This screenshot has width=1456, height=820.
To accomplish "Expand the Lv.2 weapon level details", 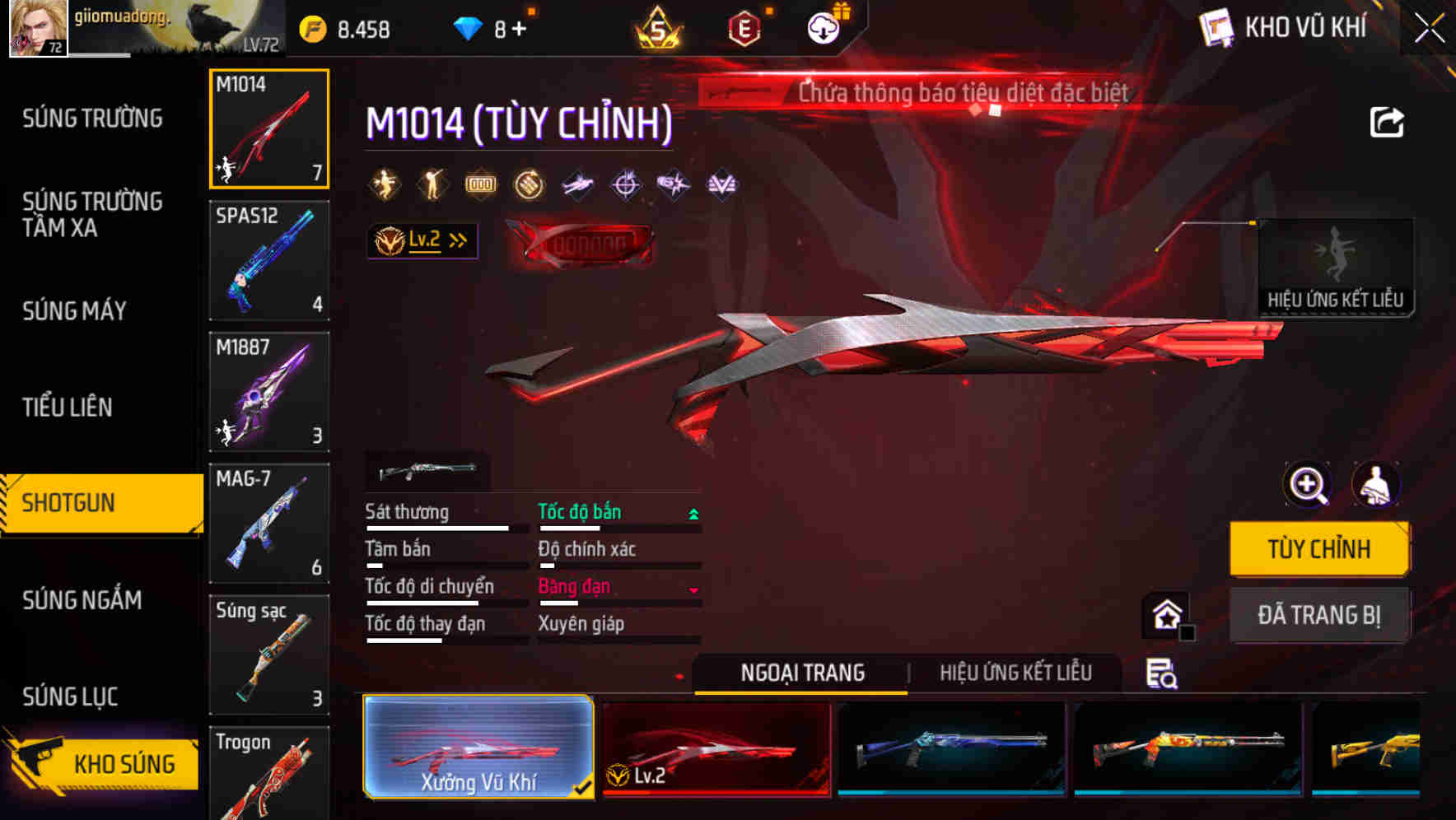I will tap(422, 240).
